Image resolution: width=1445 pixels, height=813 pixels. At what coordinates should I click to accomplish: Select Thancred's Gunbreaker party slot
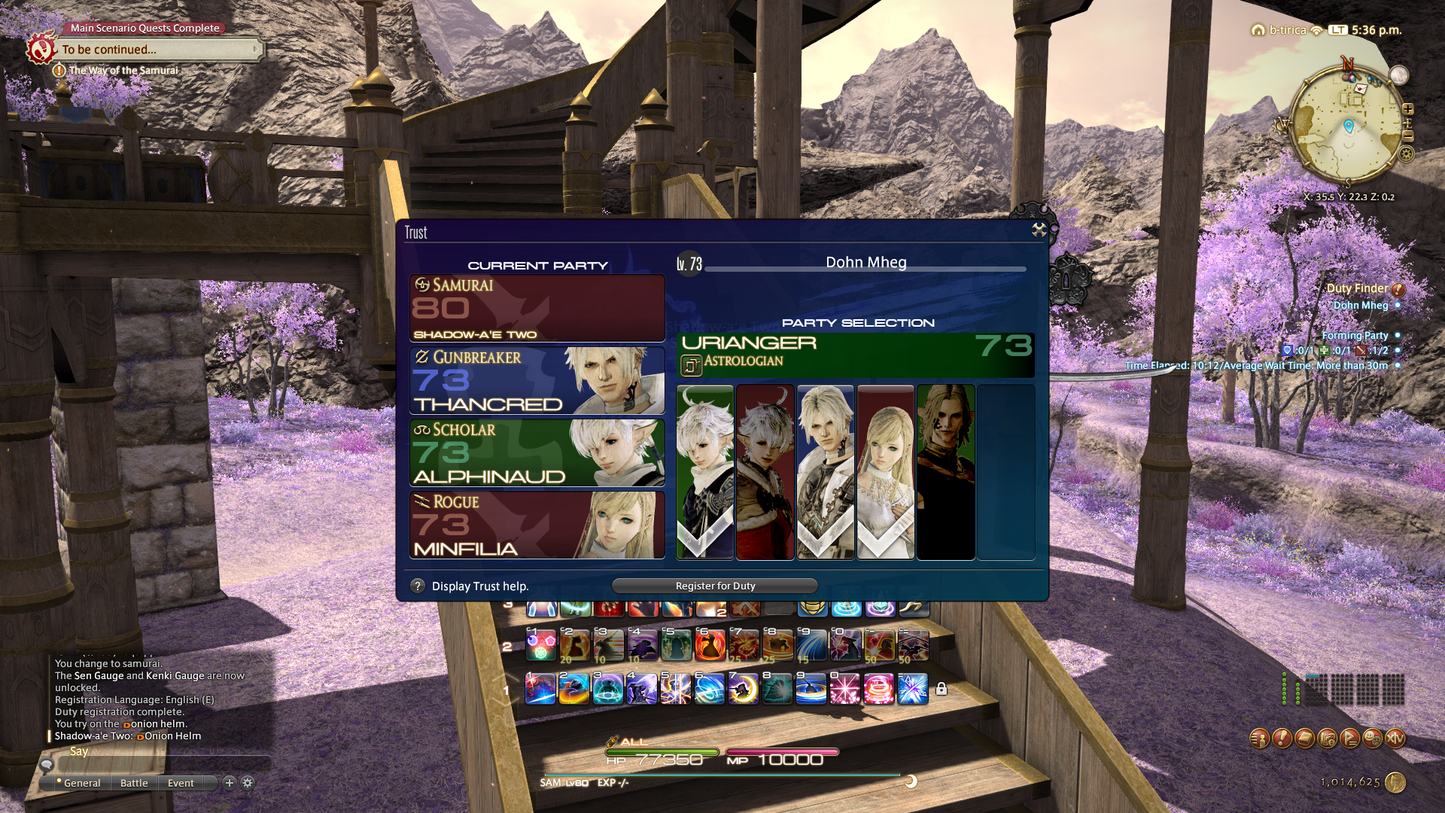coord(537,382)
